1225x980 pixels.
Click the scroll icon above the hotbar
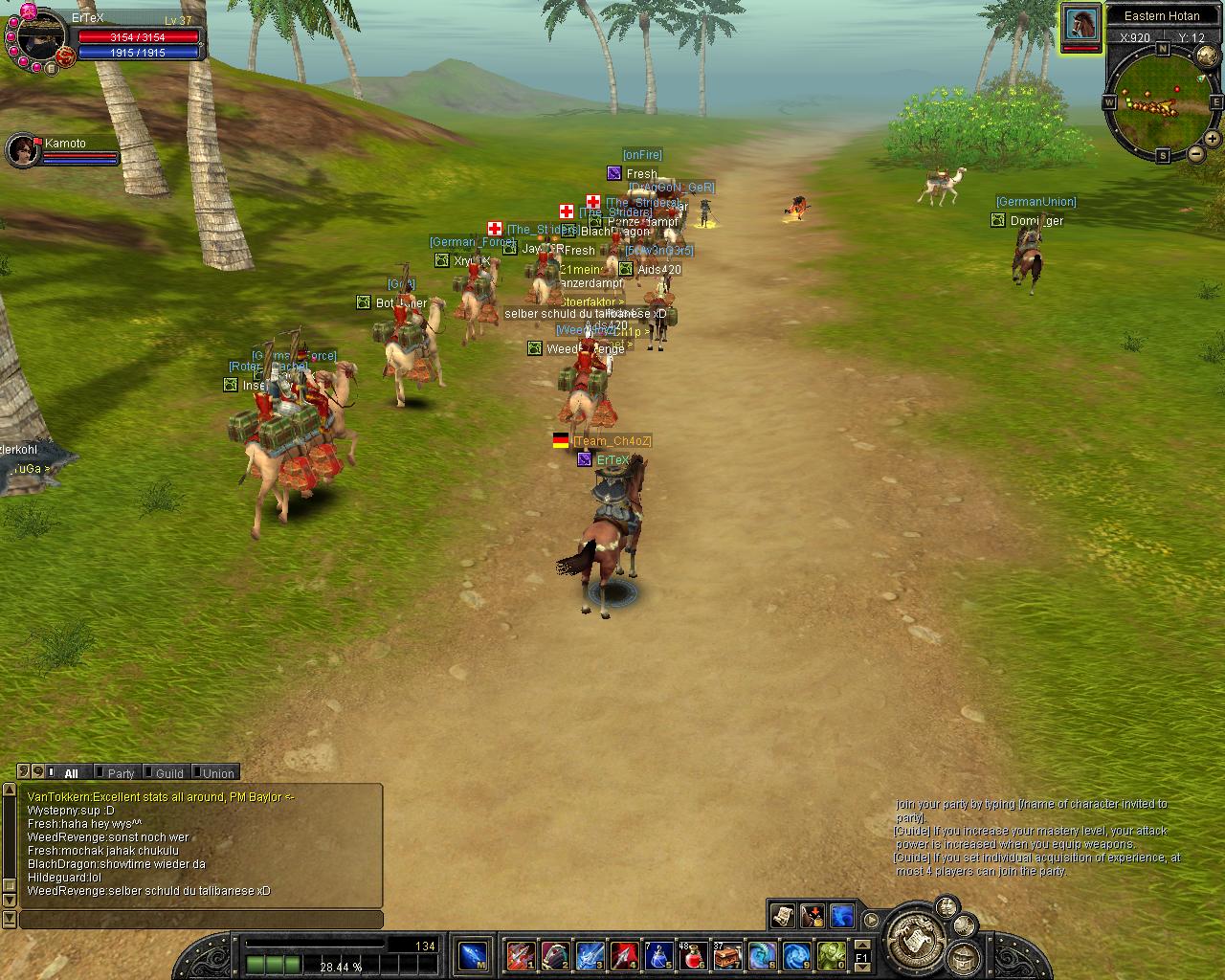783,916
